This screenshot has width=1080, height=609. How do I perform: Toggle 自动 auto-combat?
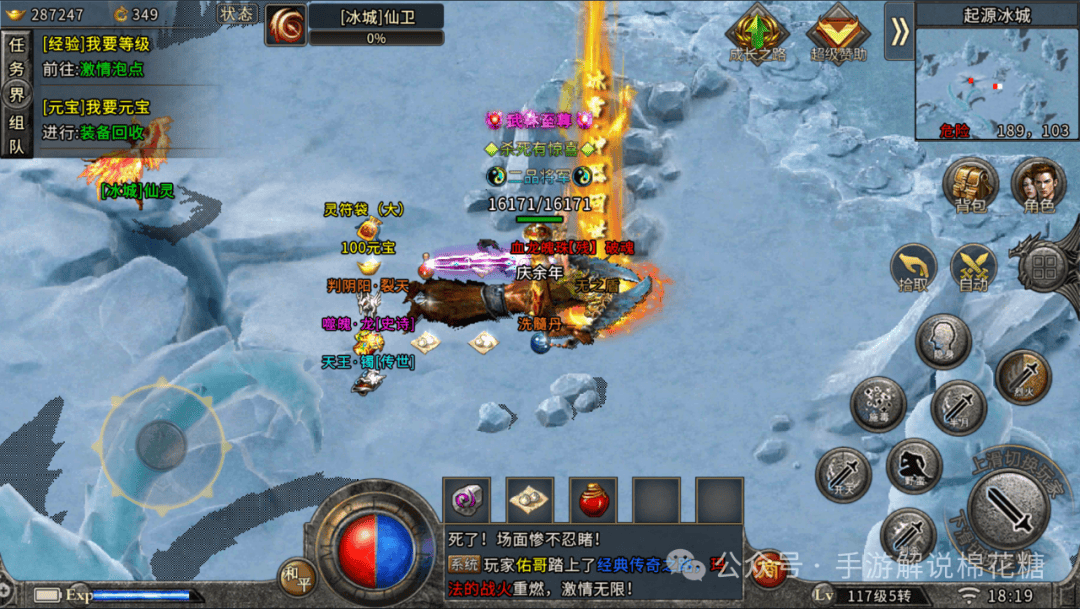(x=973, y=267)
